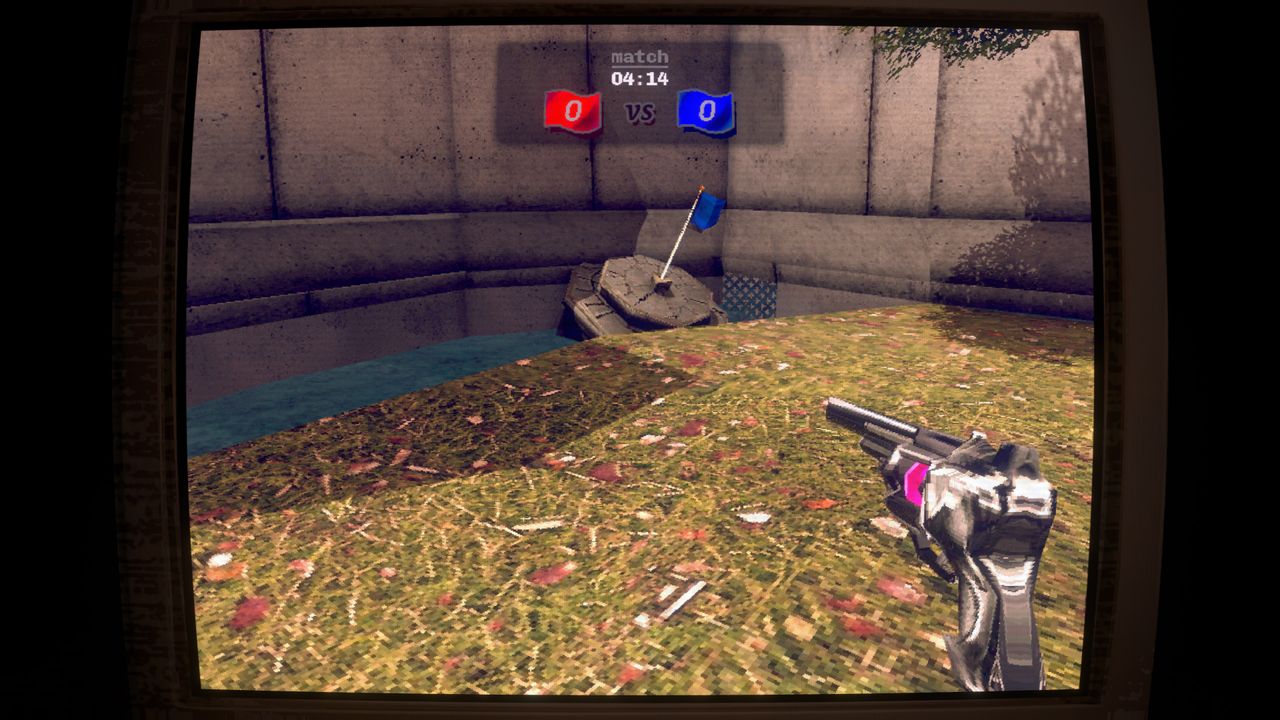Toggle the red team score display
Screen dimensions: 1280x720
(572, 113)
